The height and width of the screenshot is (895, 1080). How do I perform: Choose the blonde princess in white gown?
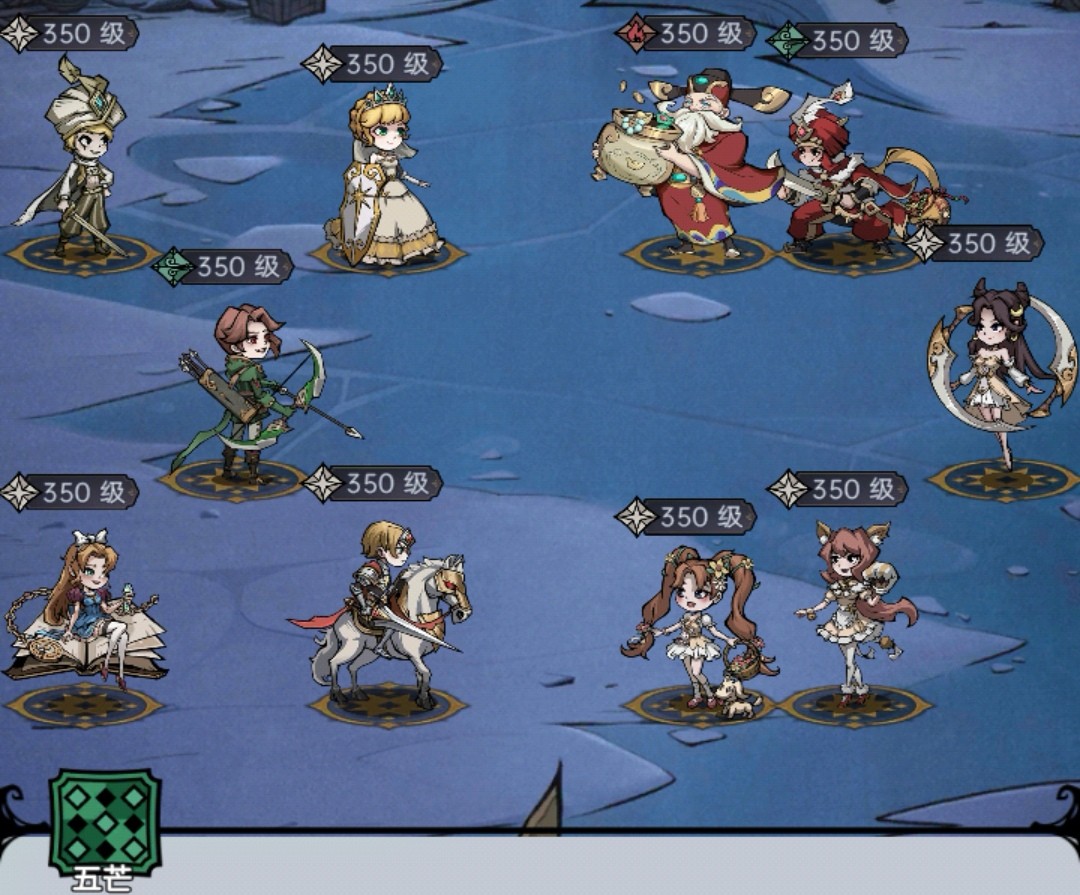[381, 180]
